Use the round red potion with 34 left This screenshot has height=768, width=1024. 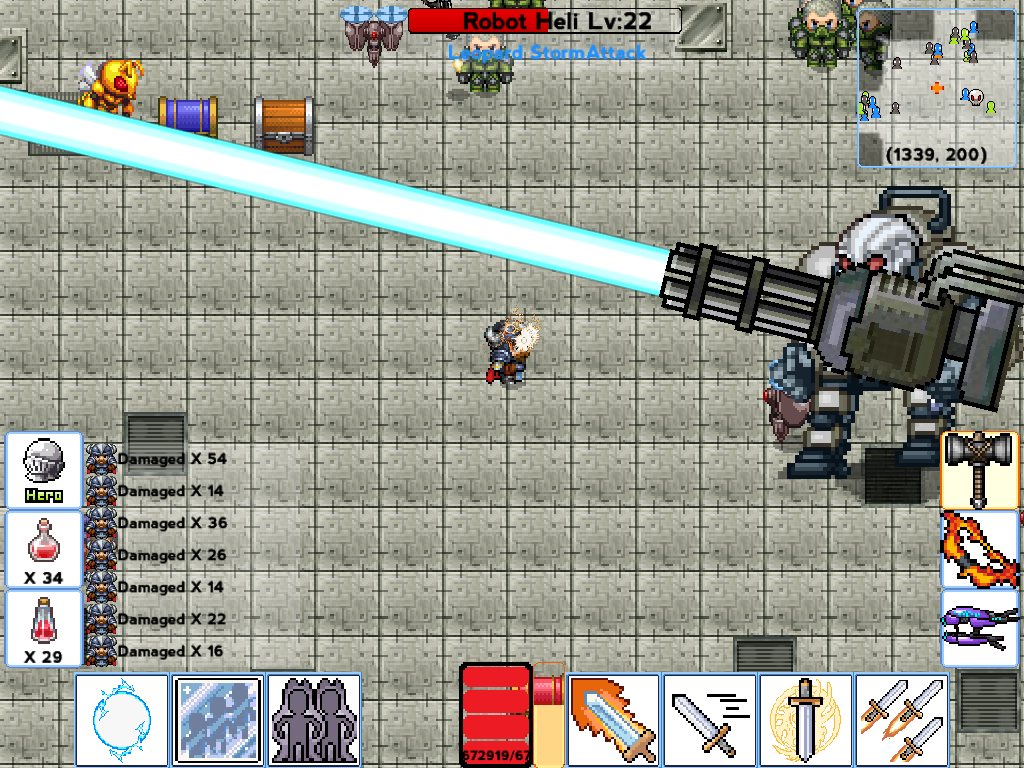point(44,549)
